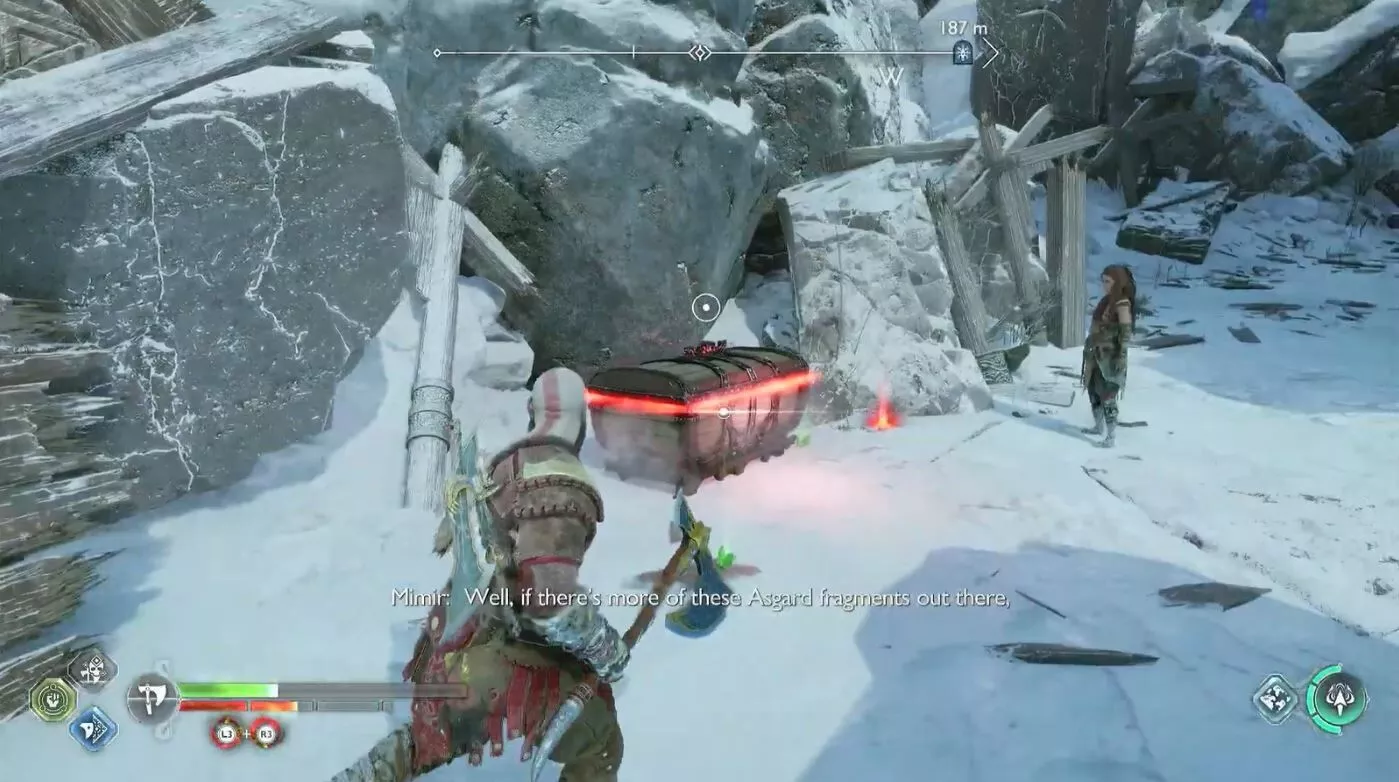Click the skull-and-axe ability icon
Screen dimensions: 1399x782
92,670
